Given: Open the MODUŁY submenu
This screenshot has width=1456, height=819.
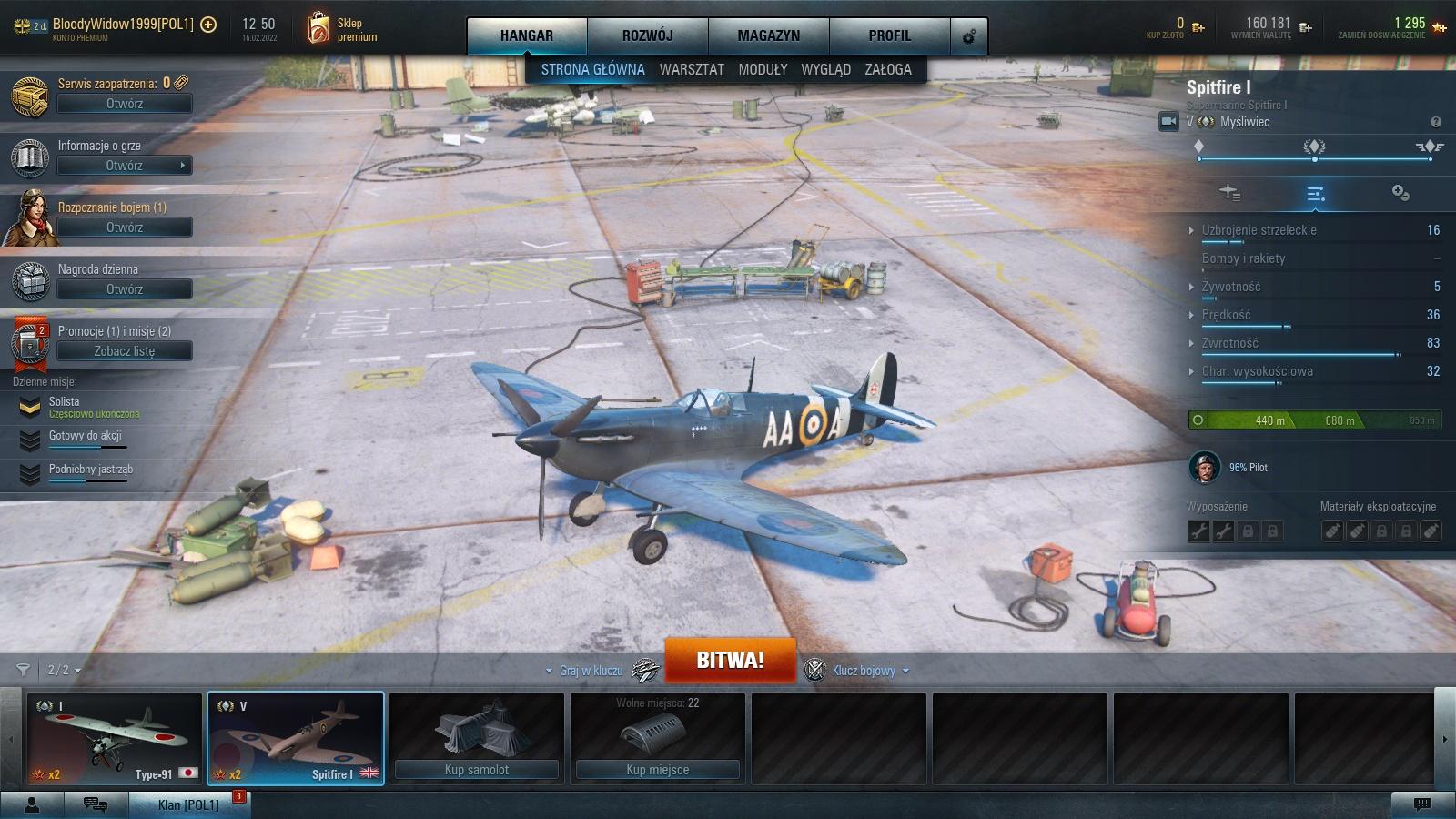Looking at the screenshot, I should click(x=763, y=69).
